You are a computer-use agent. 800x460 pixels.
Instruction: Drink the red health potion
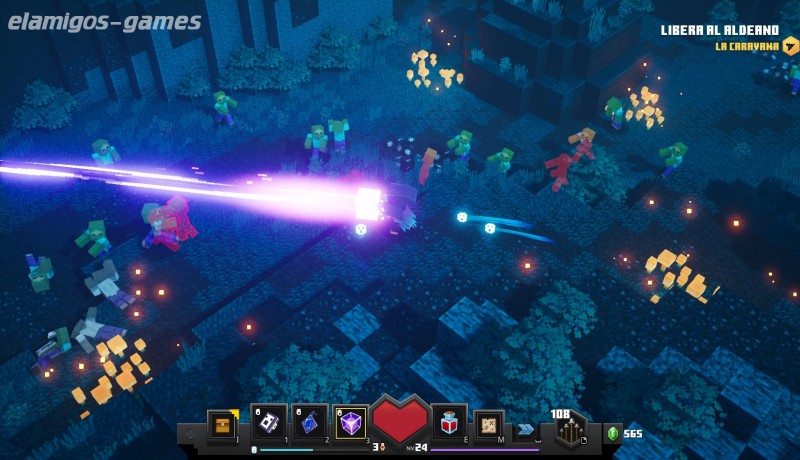click(450, 423)
